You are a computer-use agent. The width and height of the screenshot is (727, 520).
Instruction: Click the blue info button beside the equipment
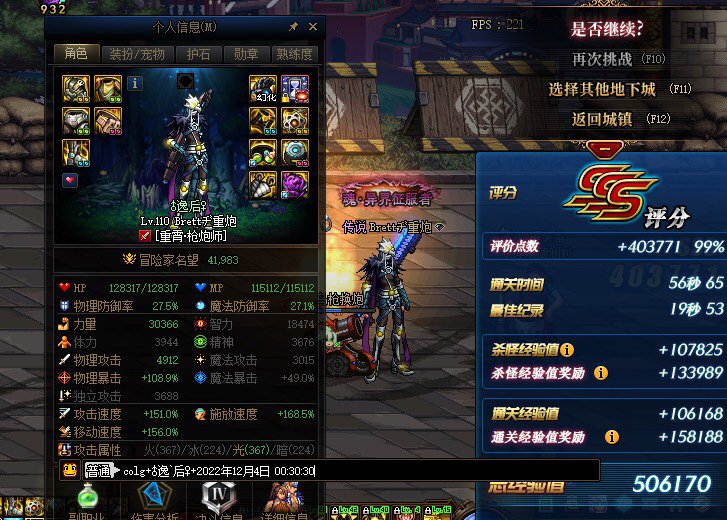coord(136,84)
